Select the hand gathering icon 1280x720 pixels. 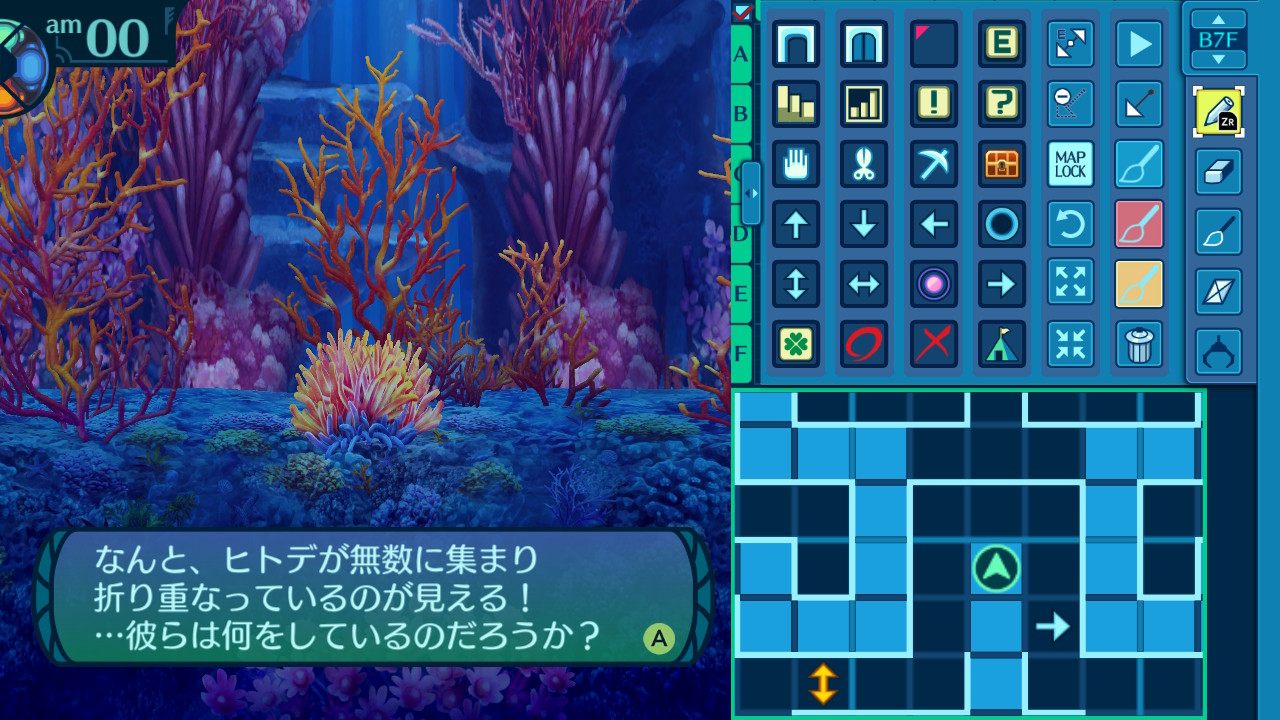click(x=796, y=164)
